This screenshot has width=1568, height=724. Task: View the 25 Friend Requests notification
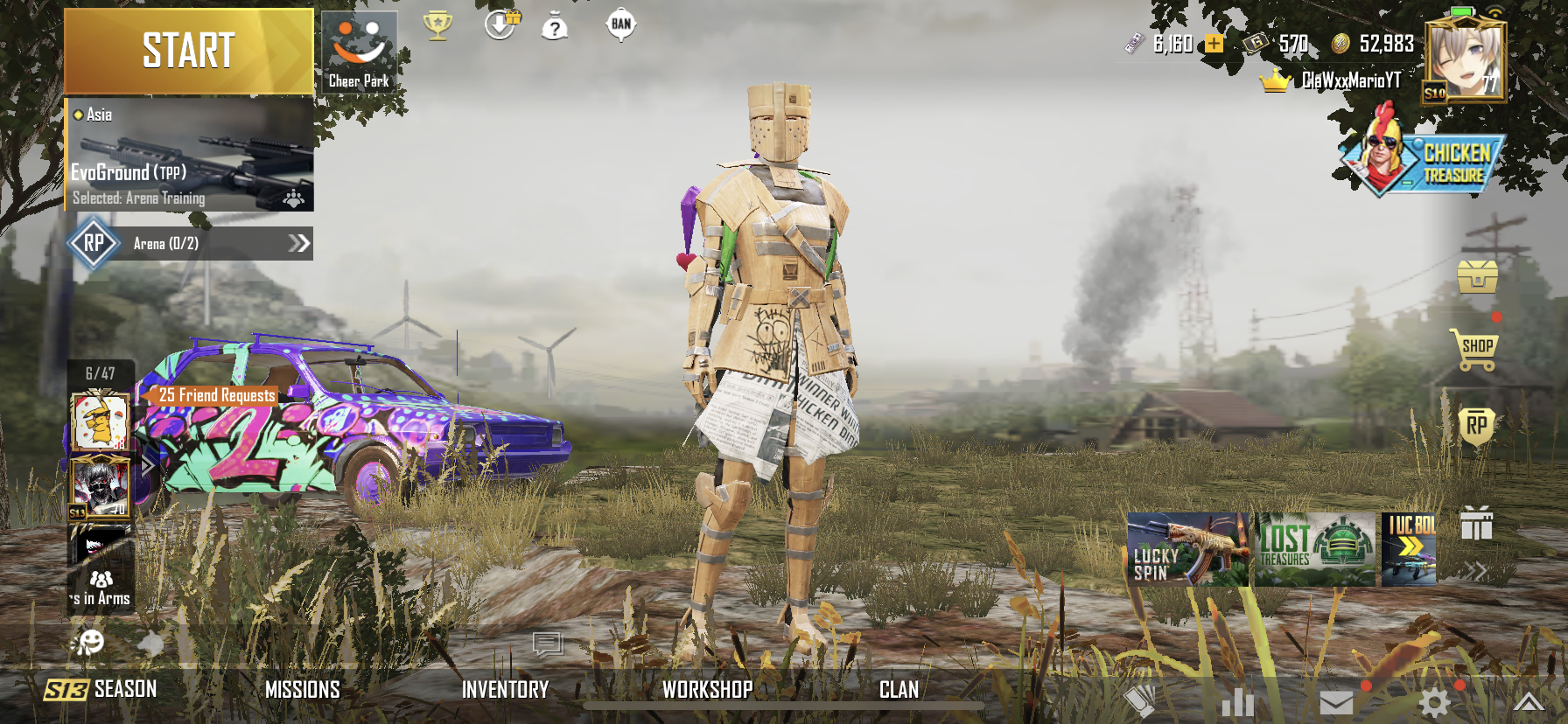(x=217, y=395)
